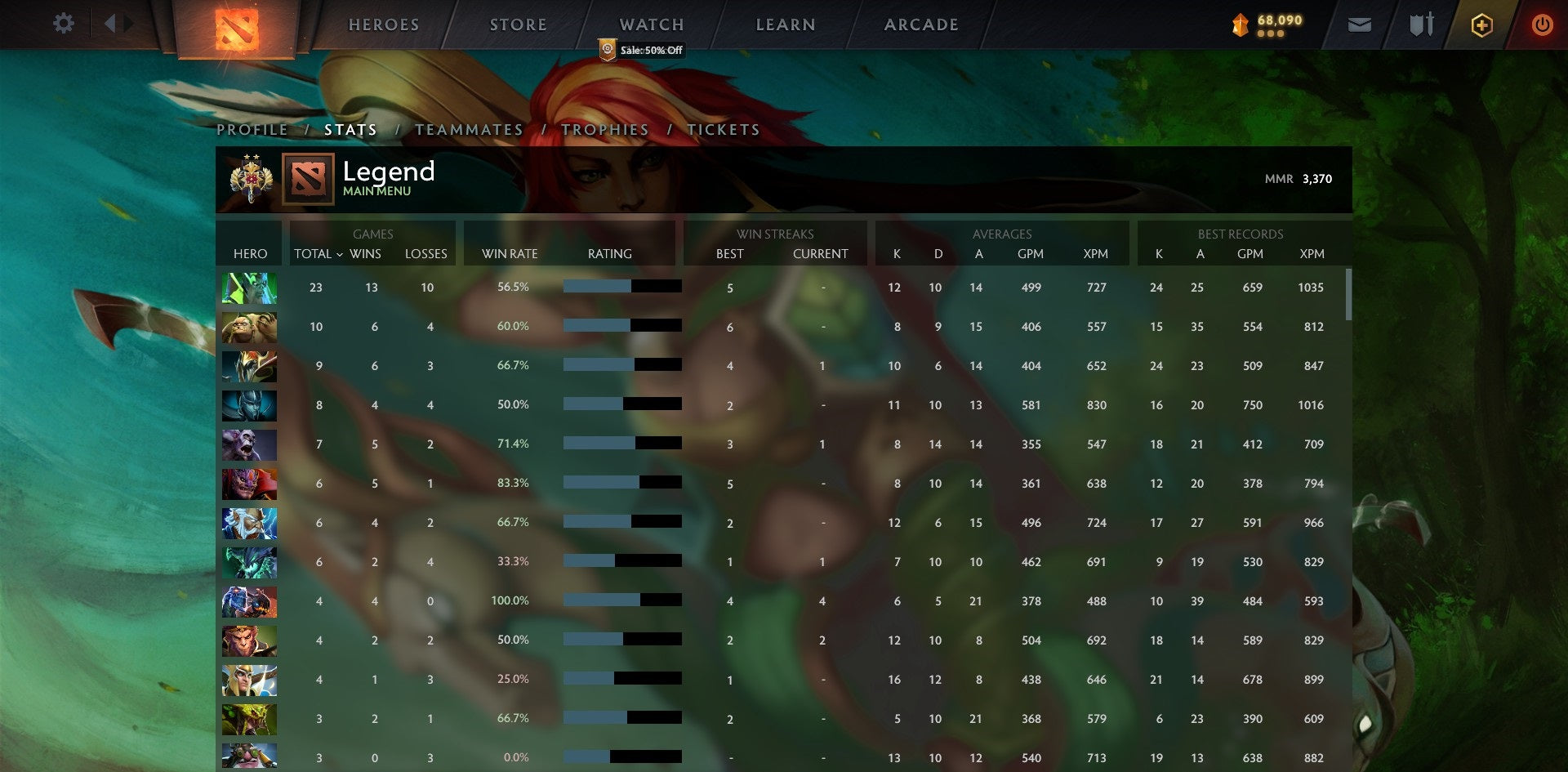Open notifications via the envelope icon
The image size is (1568, 772).
[1360, 25]
